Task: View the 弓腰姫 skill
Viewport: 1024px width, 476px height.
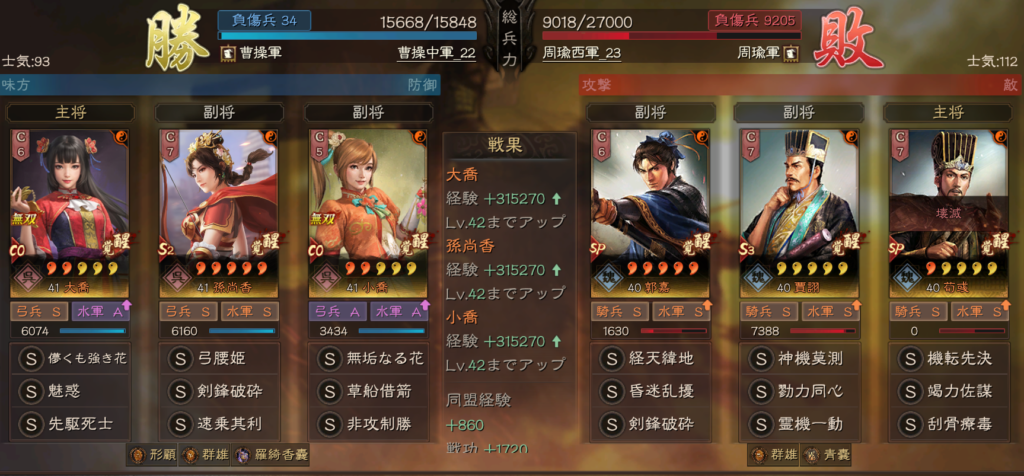Action: pyautogui.click(x=220, y=358)
